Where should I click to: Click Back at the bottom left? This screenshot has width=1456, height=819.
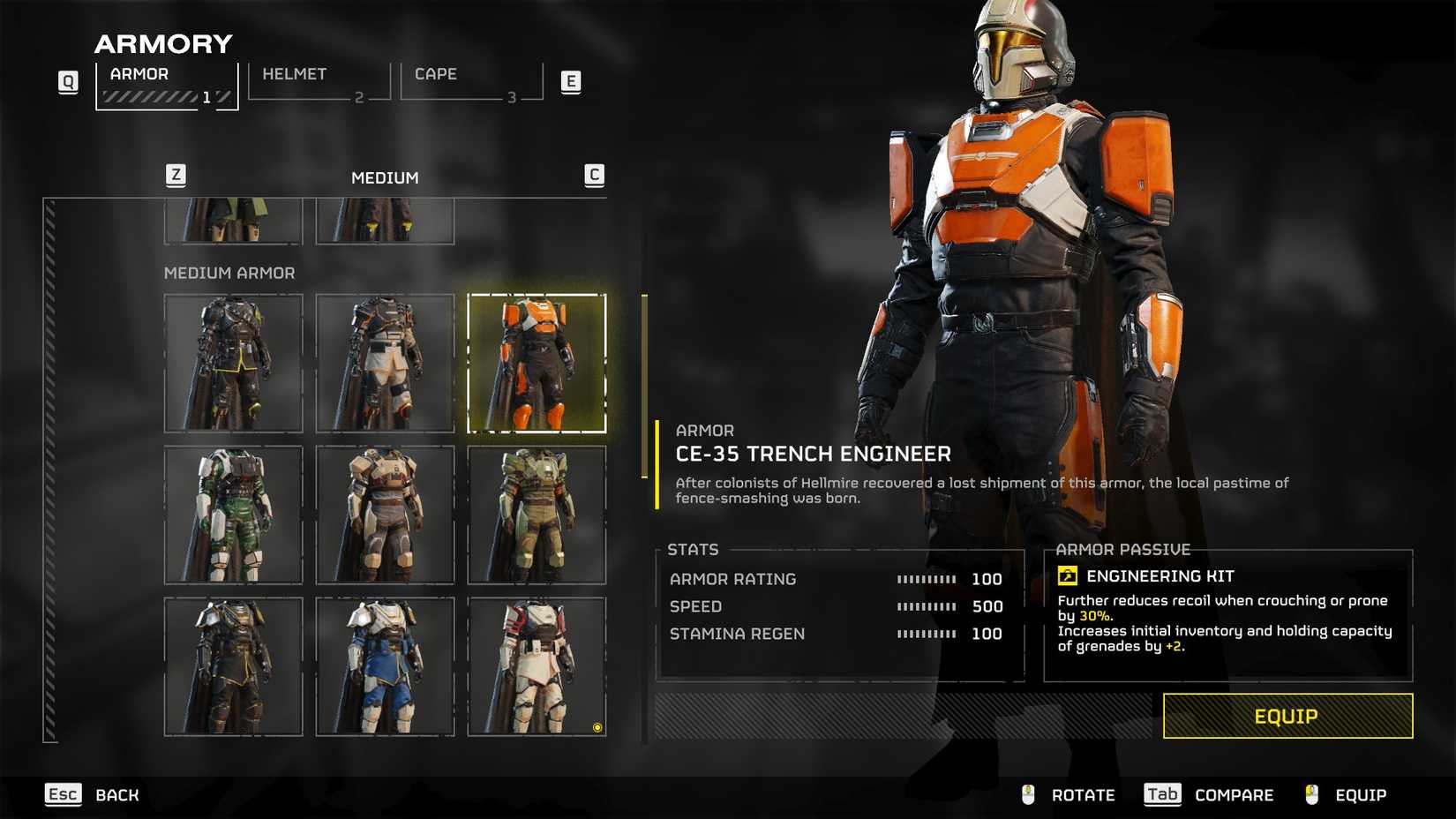click(x=116, y=795)
